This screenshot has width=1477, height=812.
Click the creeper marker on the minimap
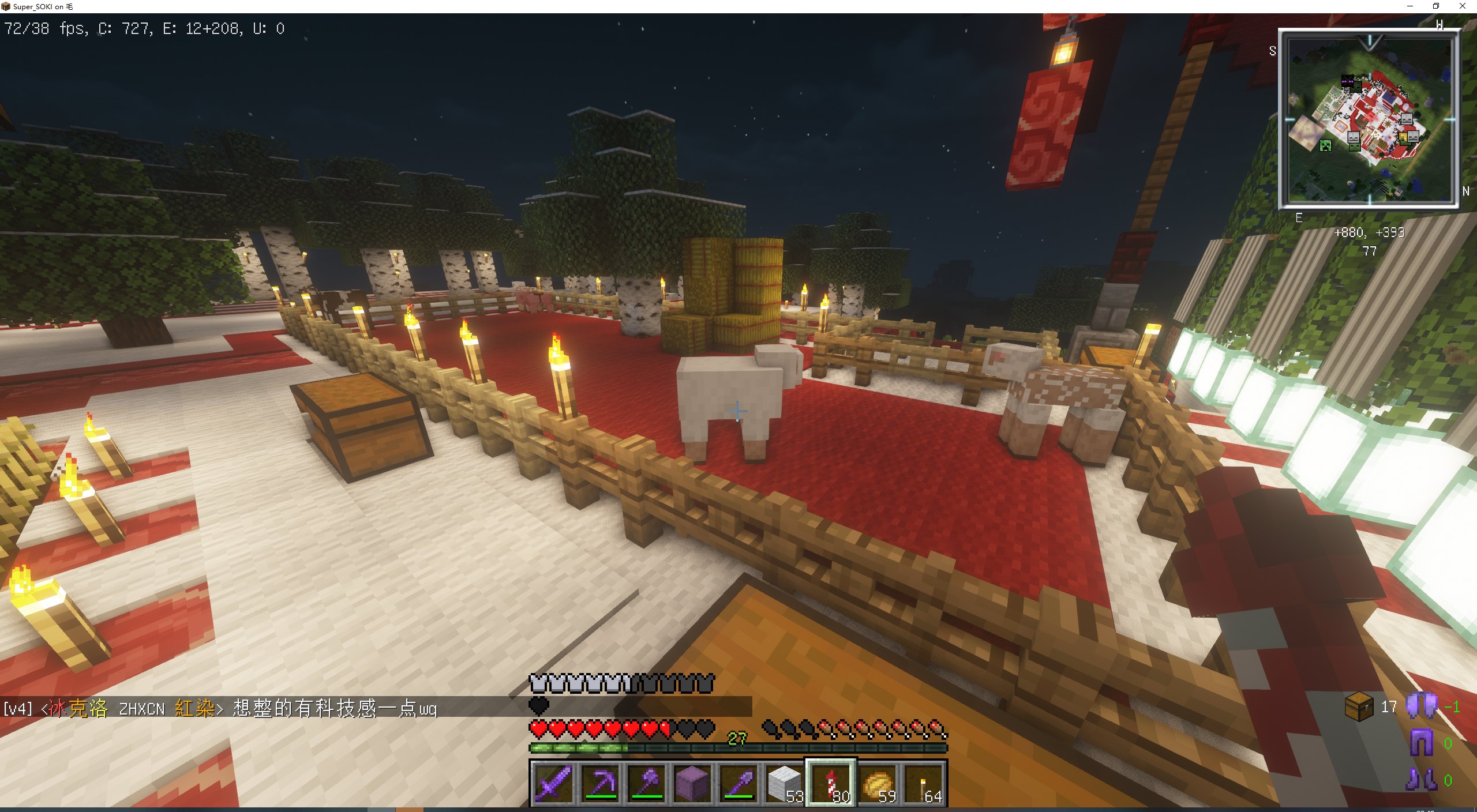(1326, 146)
